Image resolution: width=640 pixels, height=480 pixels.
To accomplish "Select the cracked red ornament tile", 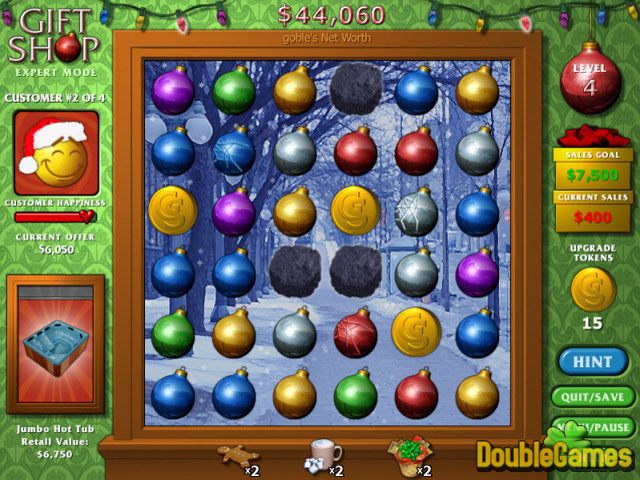I will tap(355, 333).
